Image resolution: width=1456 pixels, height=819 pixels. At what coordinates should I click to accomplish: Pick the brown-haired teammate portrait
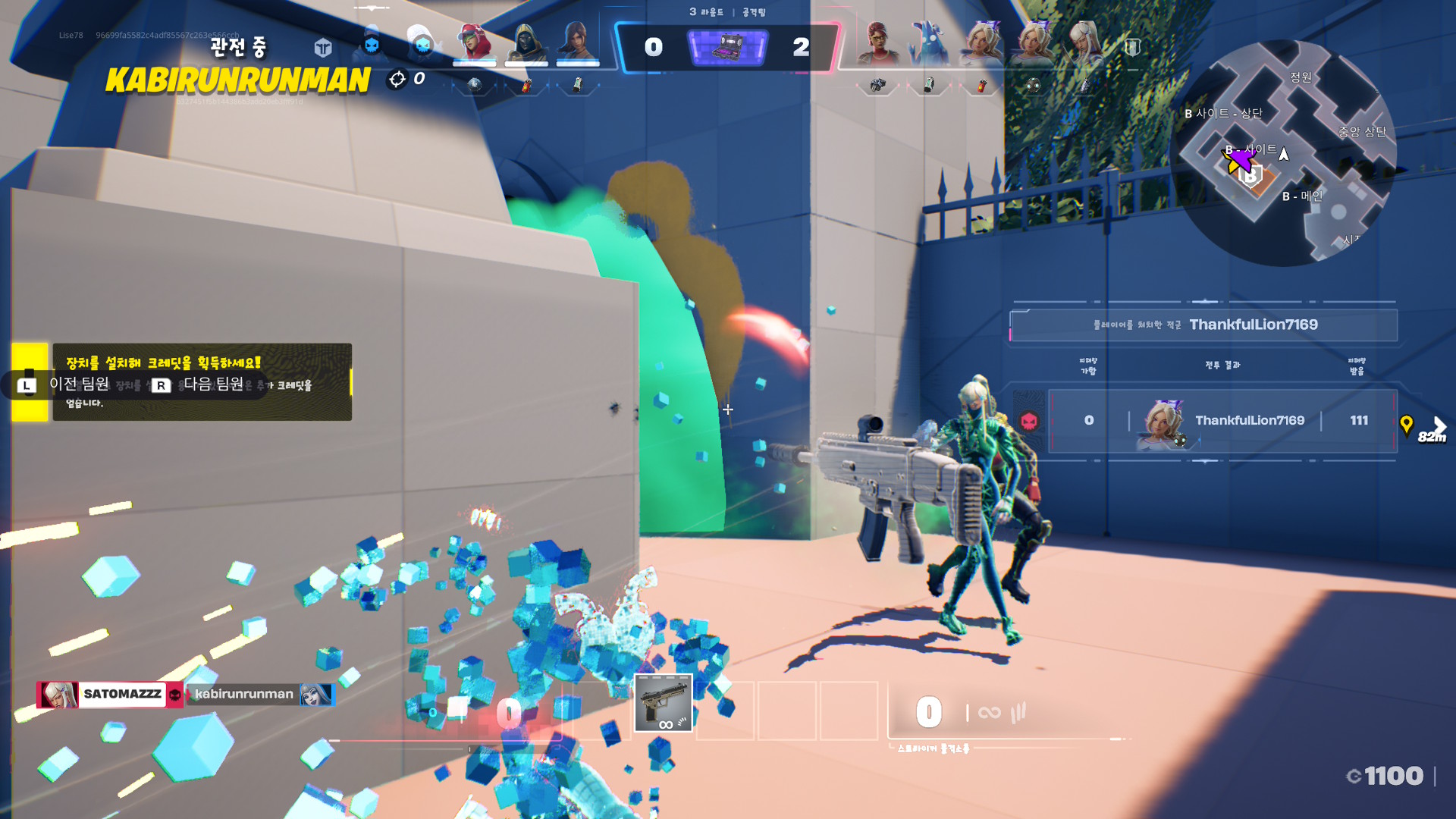pyautogui.click(x=577, y=42)
